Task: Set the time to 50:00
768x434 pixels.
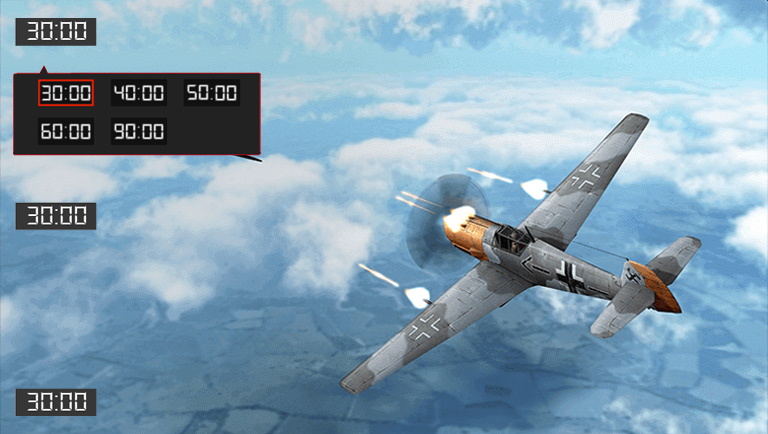Action: tap(211, 93)
